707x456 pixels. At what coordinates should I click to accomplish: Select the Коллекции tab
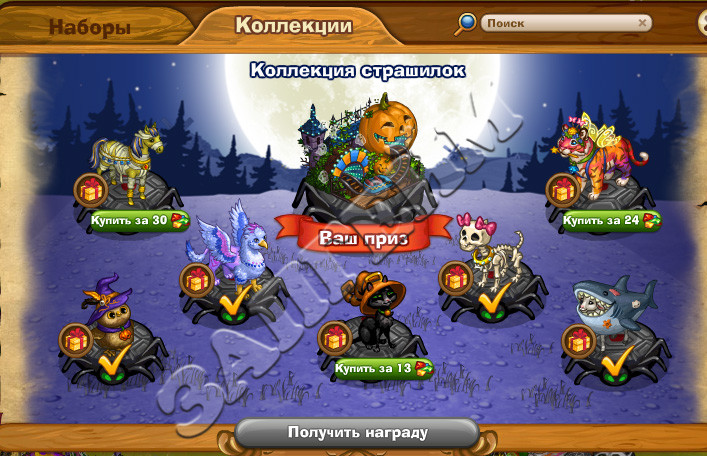293,26
